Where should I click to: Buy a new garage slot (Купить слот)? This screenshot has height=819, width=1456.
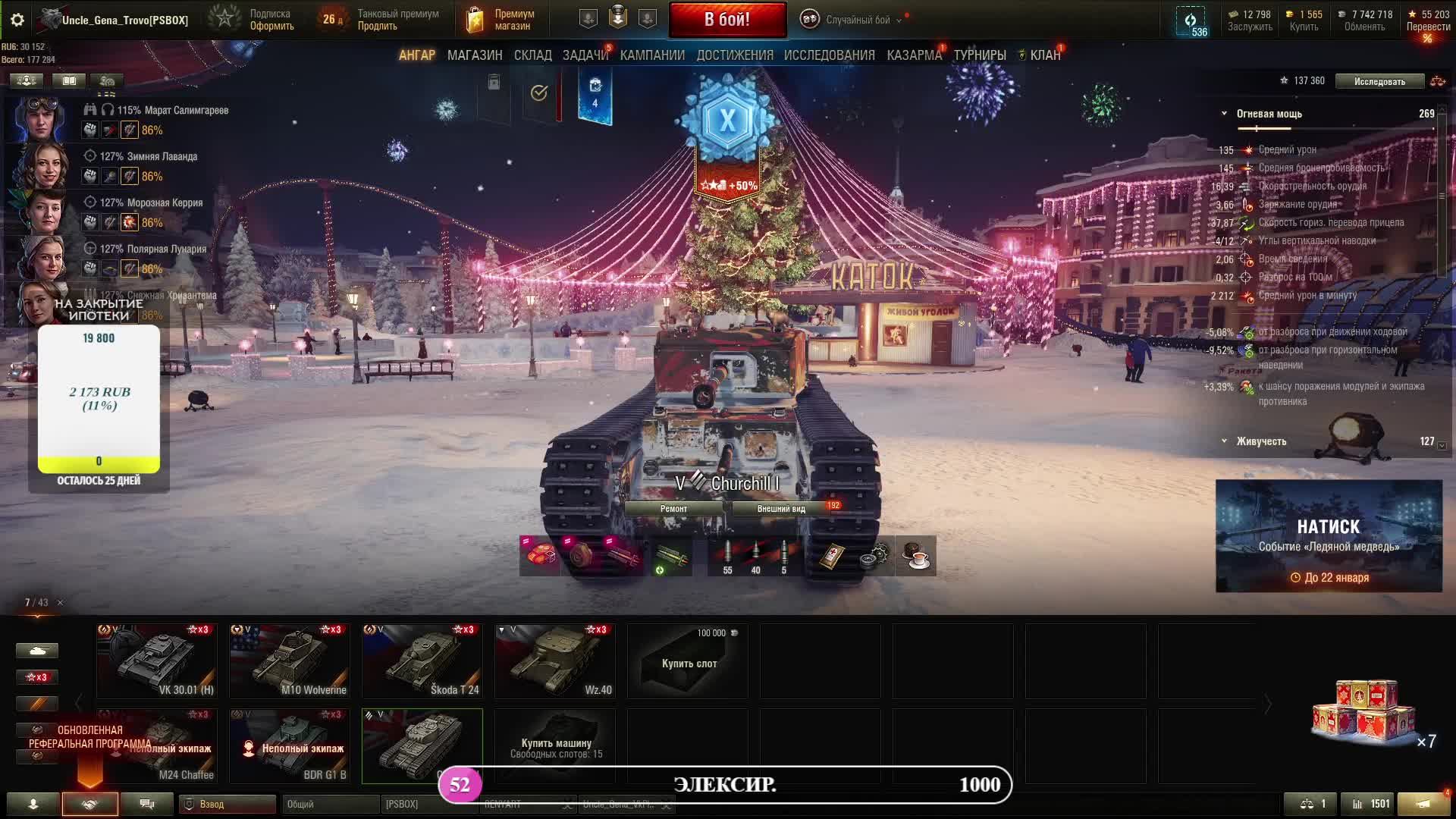point(688,661)
